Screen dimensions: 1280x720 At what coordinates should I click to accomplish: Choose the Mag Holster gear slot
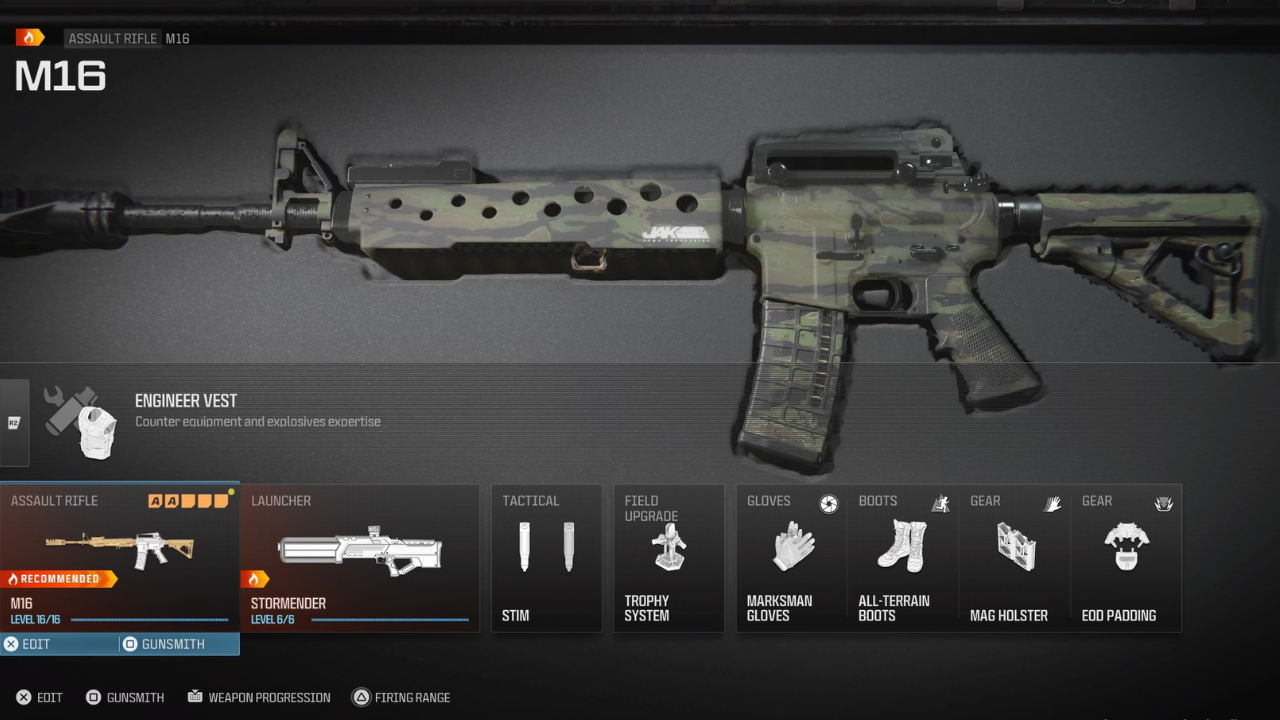(1015, 557)
